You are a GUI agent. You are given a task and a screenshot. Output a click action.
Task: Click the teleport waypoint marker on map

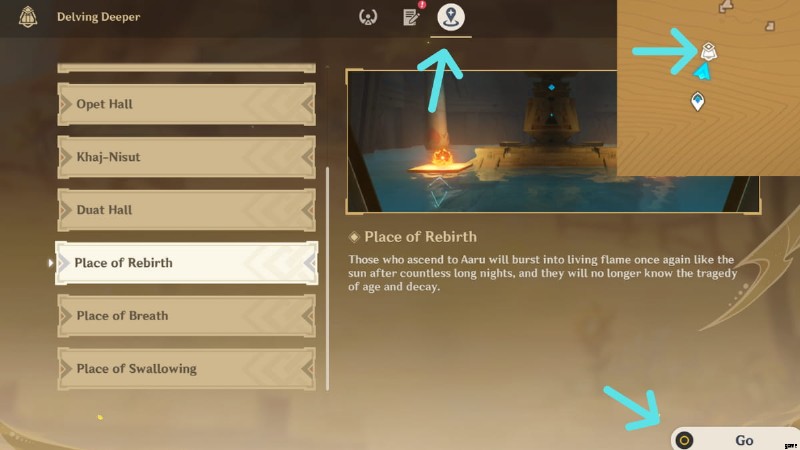(697, 101)
